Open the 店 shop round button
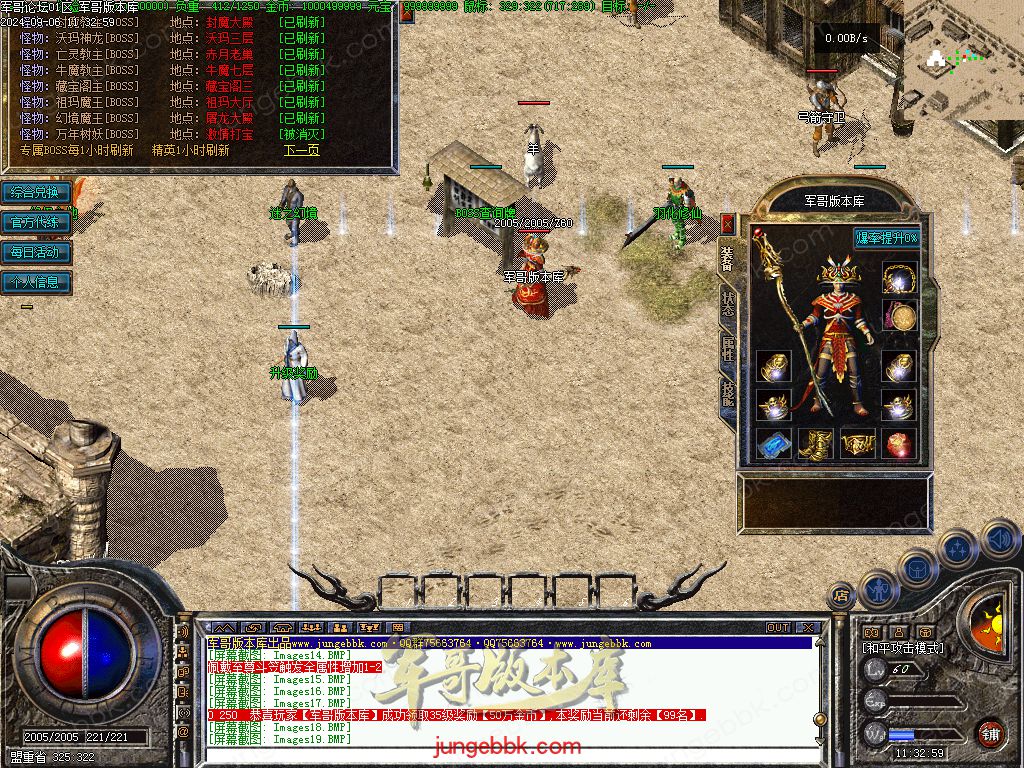This screenshot has height=768, width=1024. point(841,594)
